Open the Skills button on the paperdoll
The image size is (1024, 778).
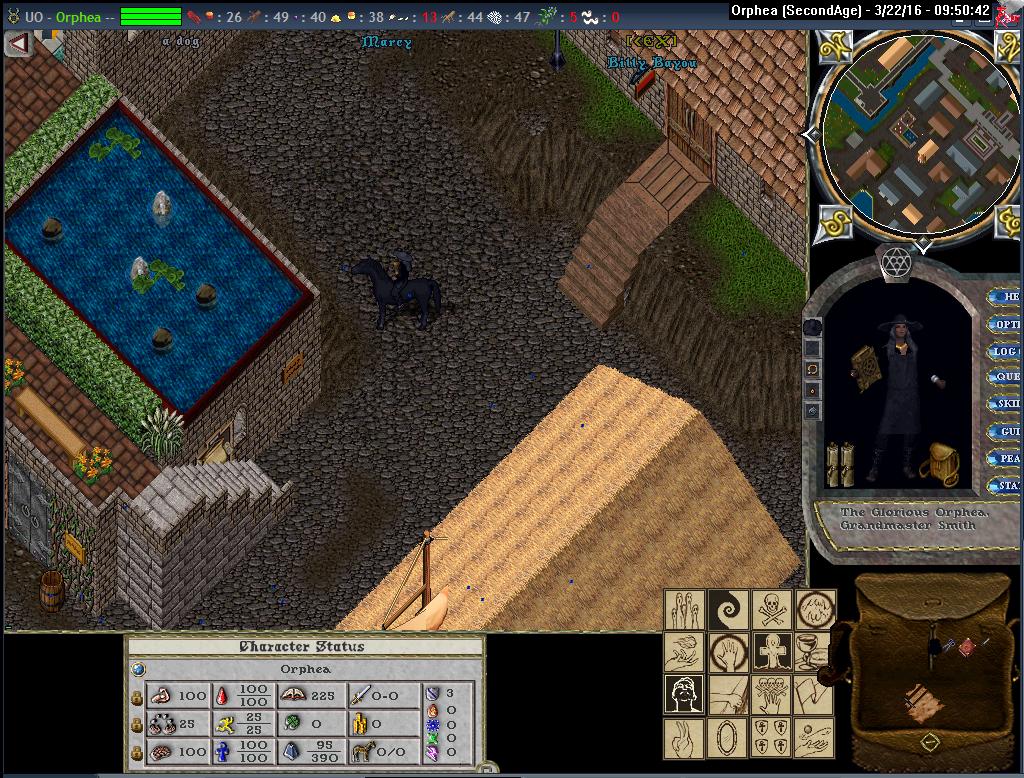pyautogui.click(x=1005, y=404)
